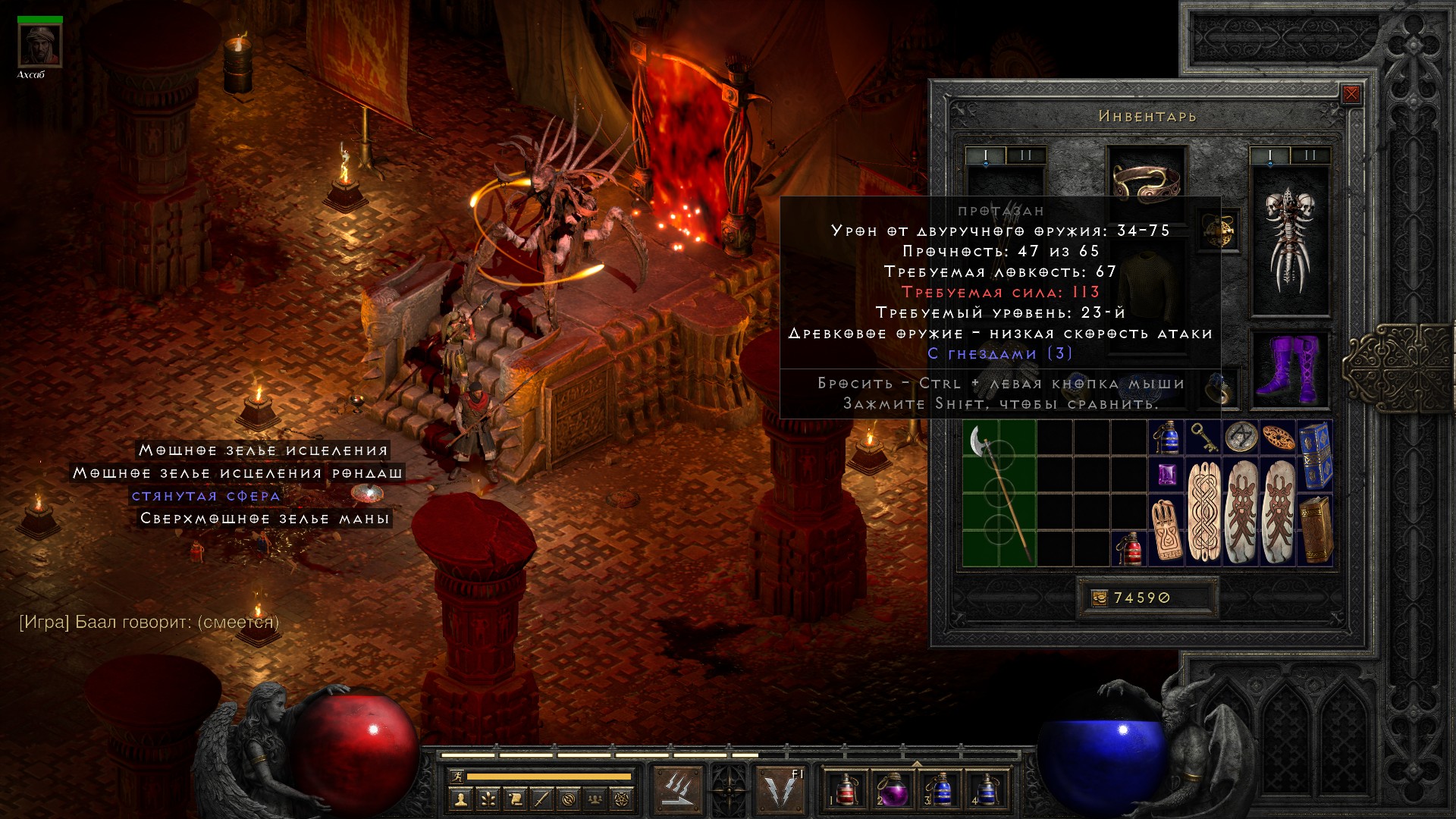The image size is (1456, 819).
Task: Select the key in the inventory grid
Action: point(1203,438)
